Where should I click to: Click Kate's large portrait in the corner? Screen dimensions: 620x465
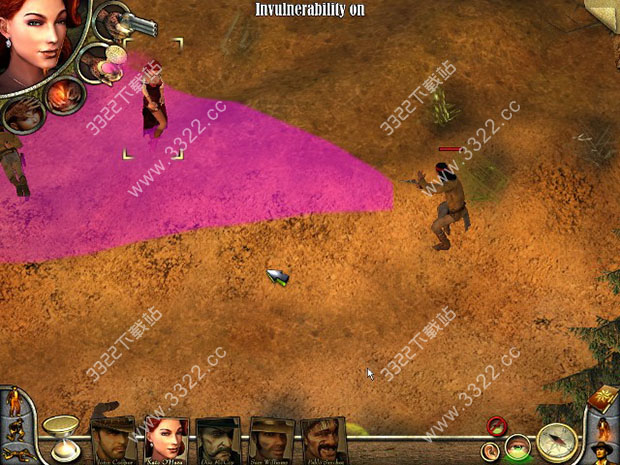click(42, 42)
